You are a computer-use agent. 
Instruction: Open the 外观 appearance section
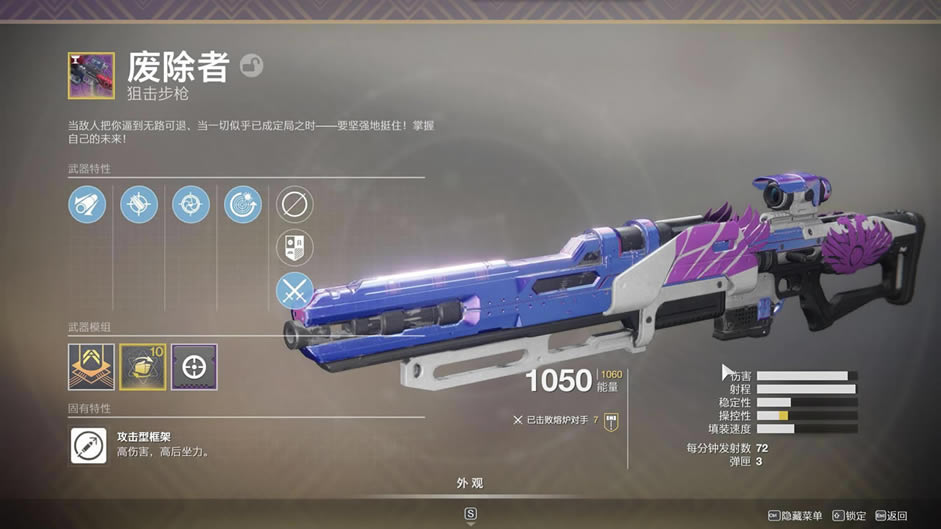tap(470, 483)
